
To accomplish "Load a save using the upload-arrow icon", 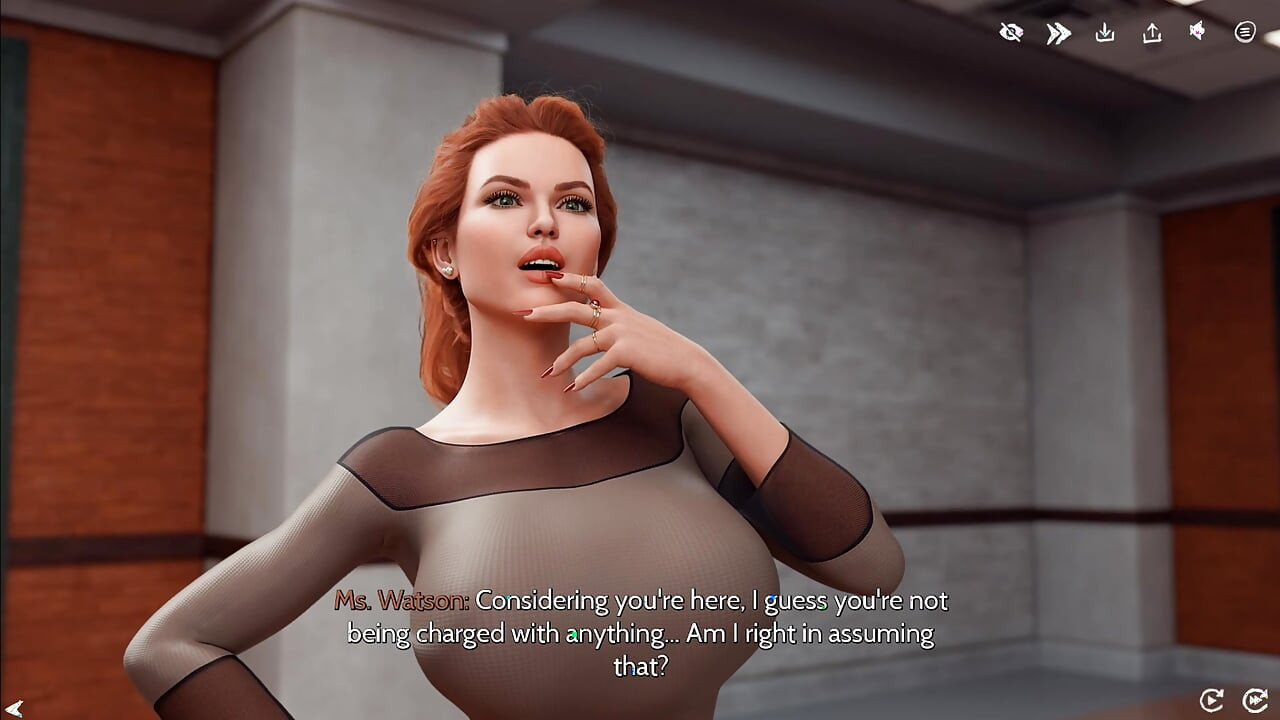I will point(1152,33).
